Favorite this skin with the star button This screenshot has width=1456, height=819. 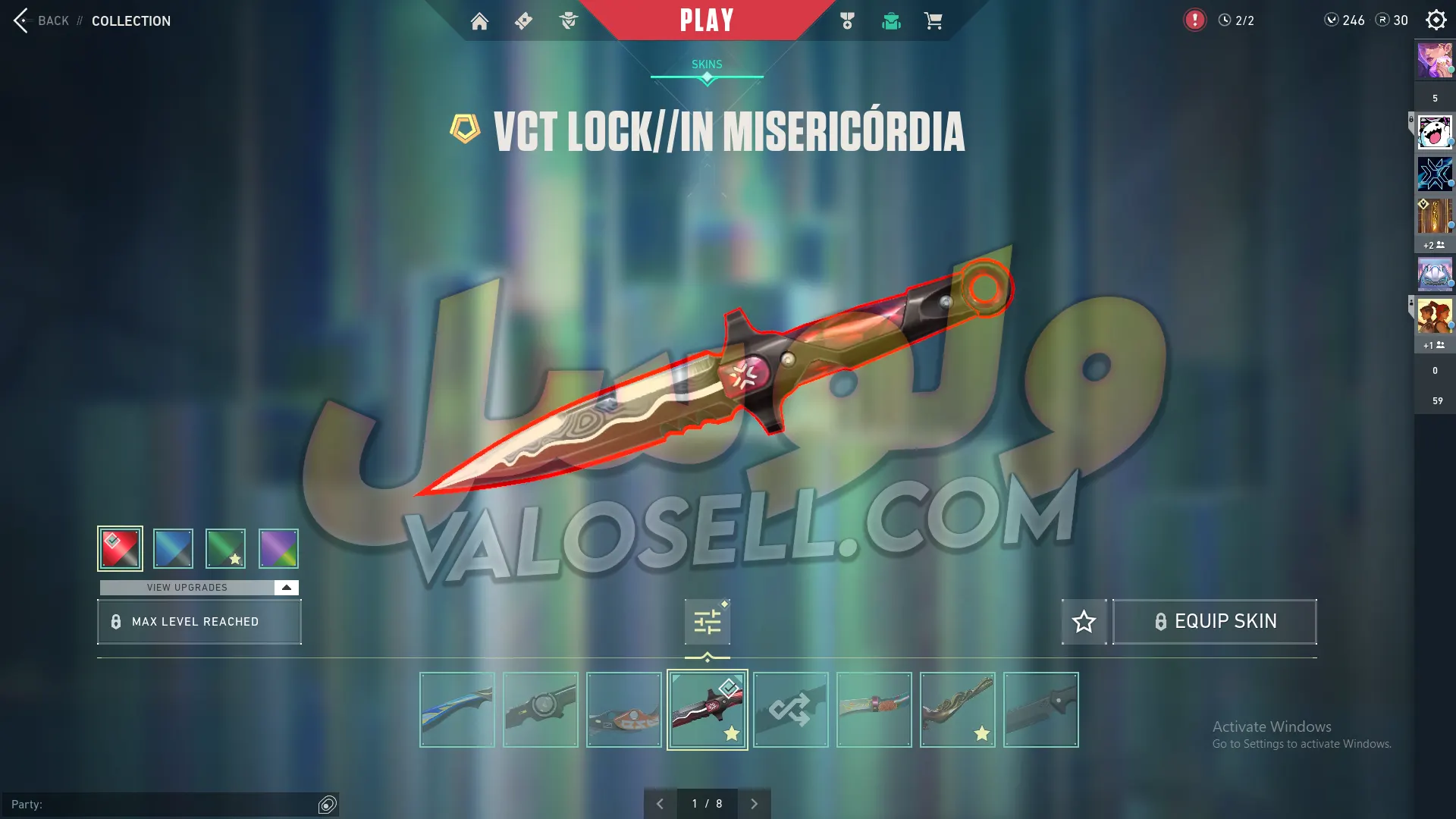point(1084,622)
